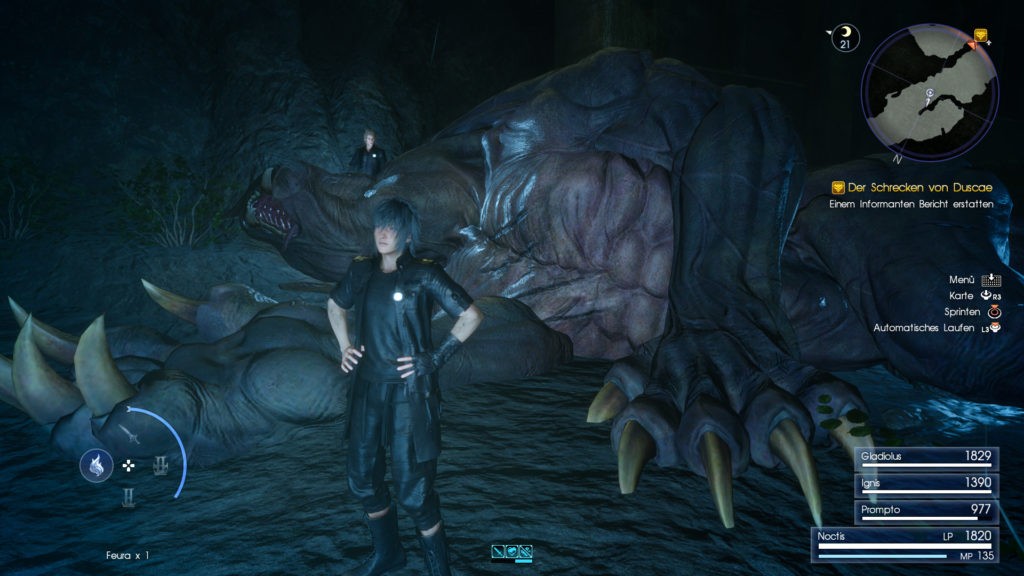Select Gladiolus in the party list
Image resolution: width=1024 pixels, height=576 pixels.
[926, 457]
